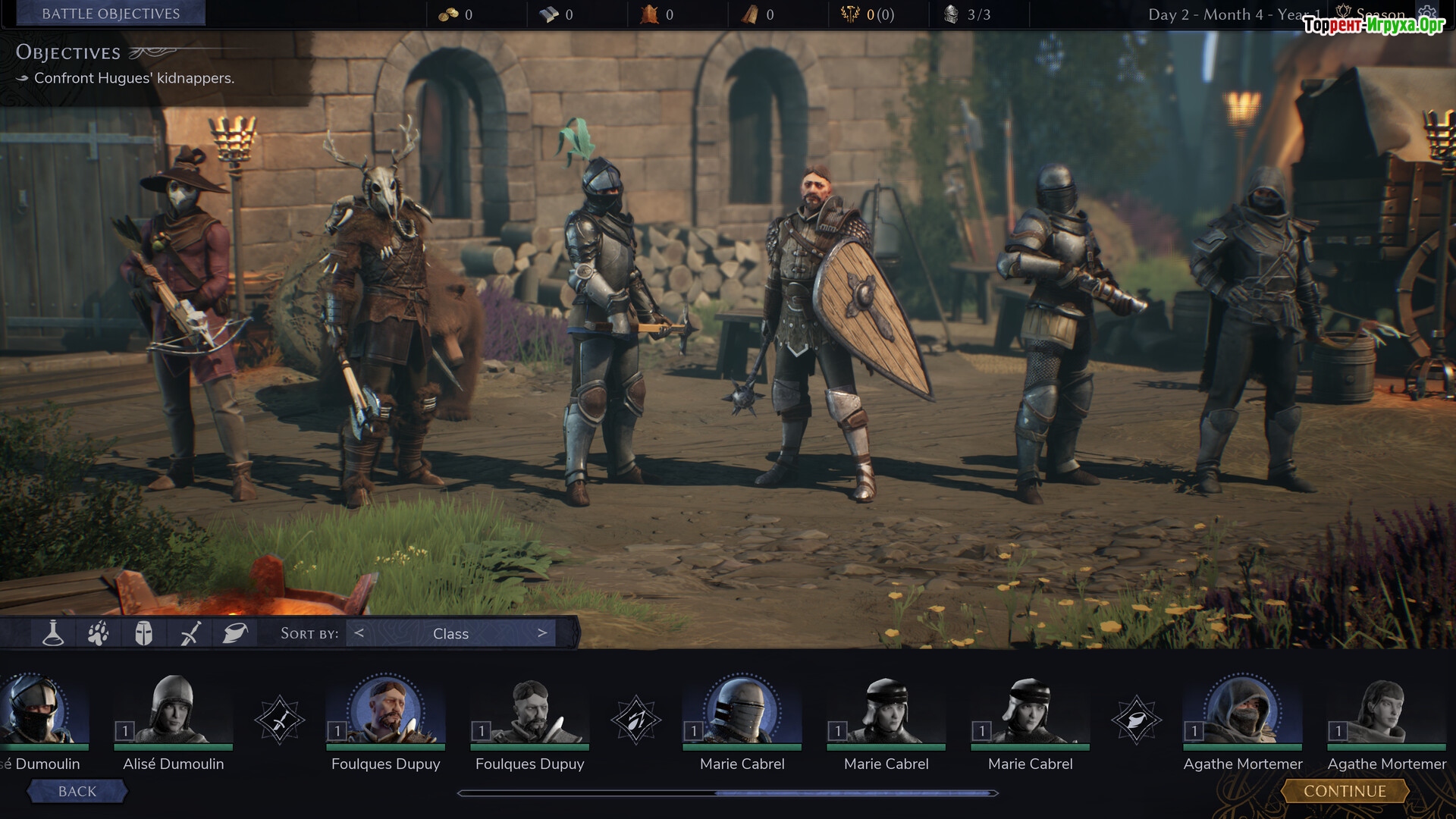Screen dimensions: 1456x819
Task: Go back with the Back button
Action: 77,791
